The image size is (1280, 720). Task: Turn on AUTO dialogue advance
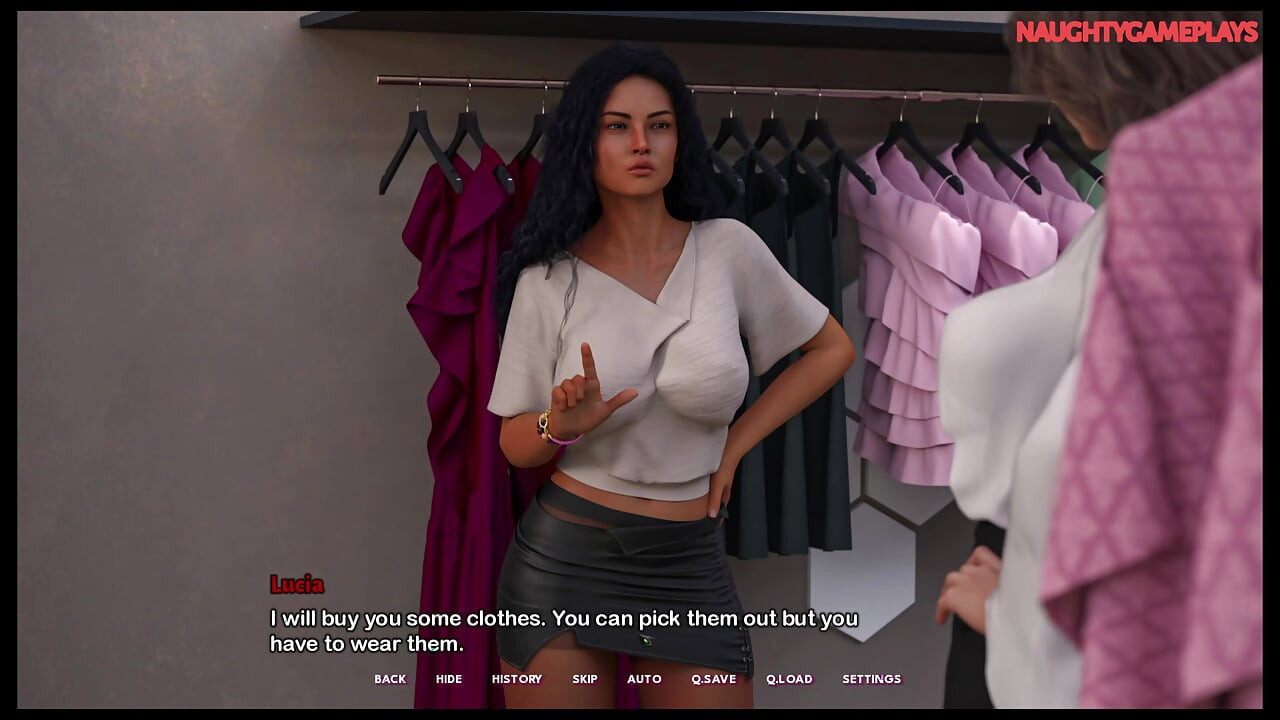point(644,679)
